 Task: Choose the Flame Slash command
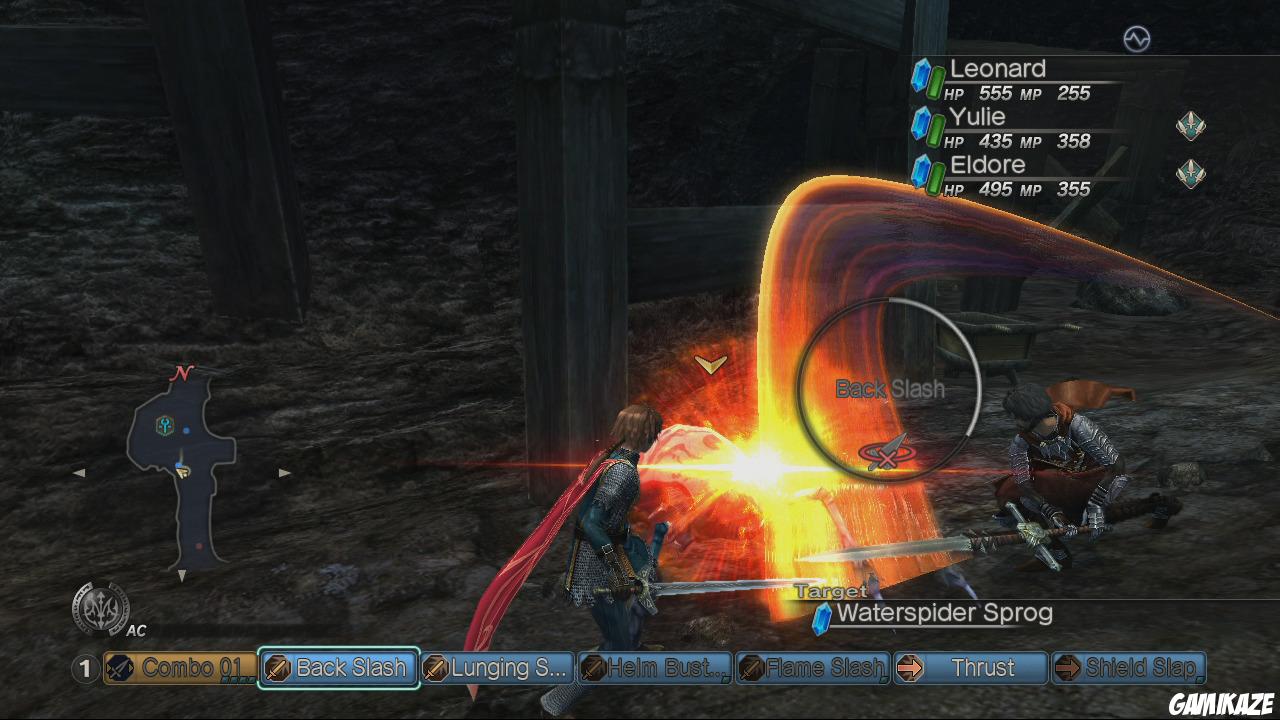coord(812,668)
